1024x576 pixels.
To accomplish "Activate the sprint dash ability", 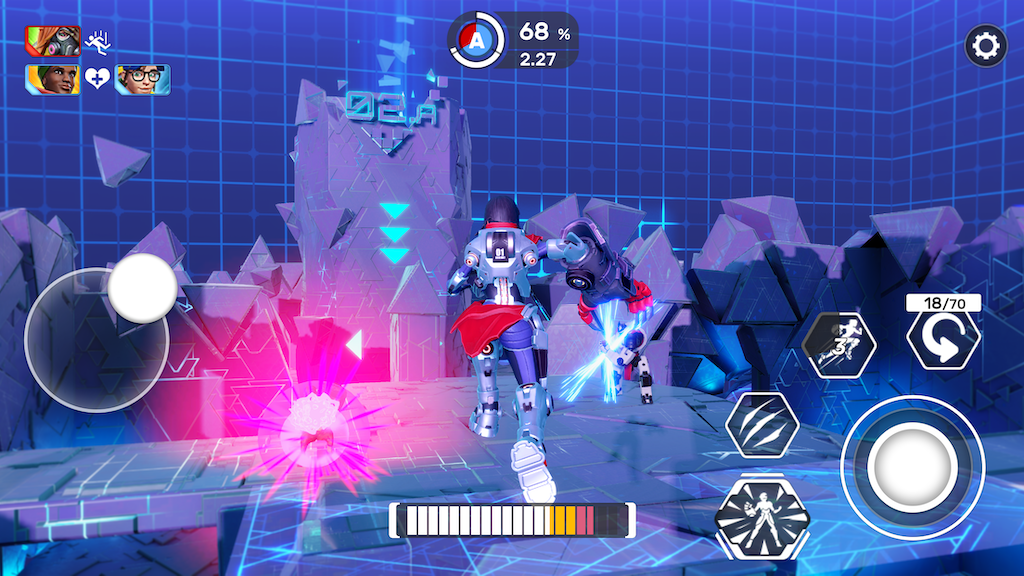I will click(x=839, y=344).
